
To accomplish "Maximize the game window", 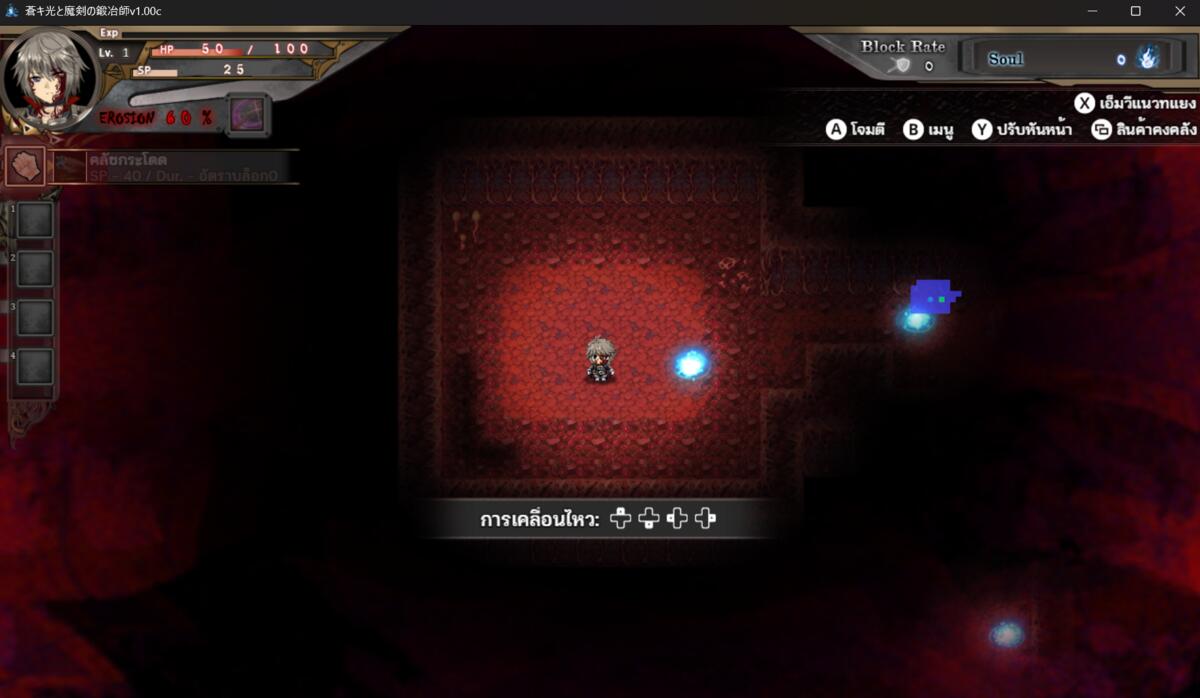I will (x=1135, y=11).
